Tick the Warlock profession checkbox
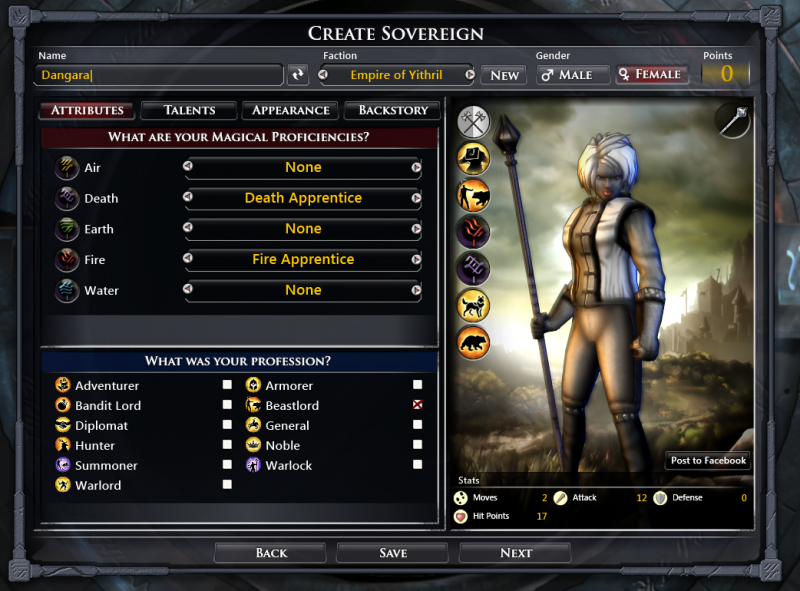 [x=417, y=465]
